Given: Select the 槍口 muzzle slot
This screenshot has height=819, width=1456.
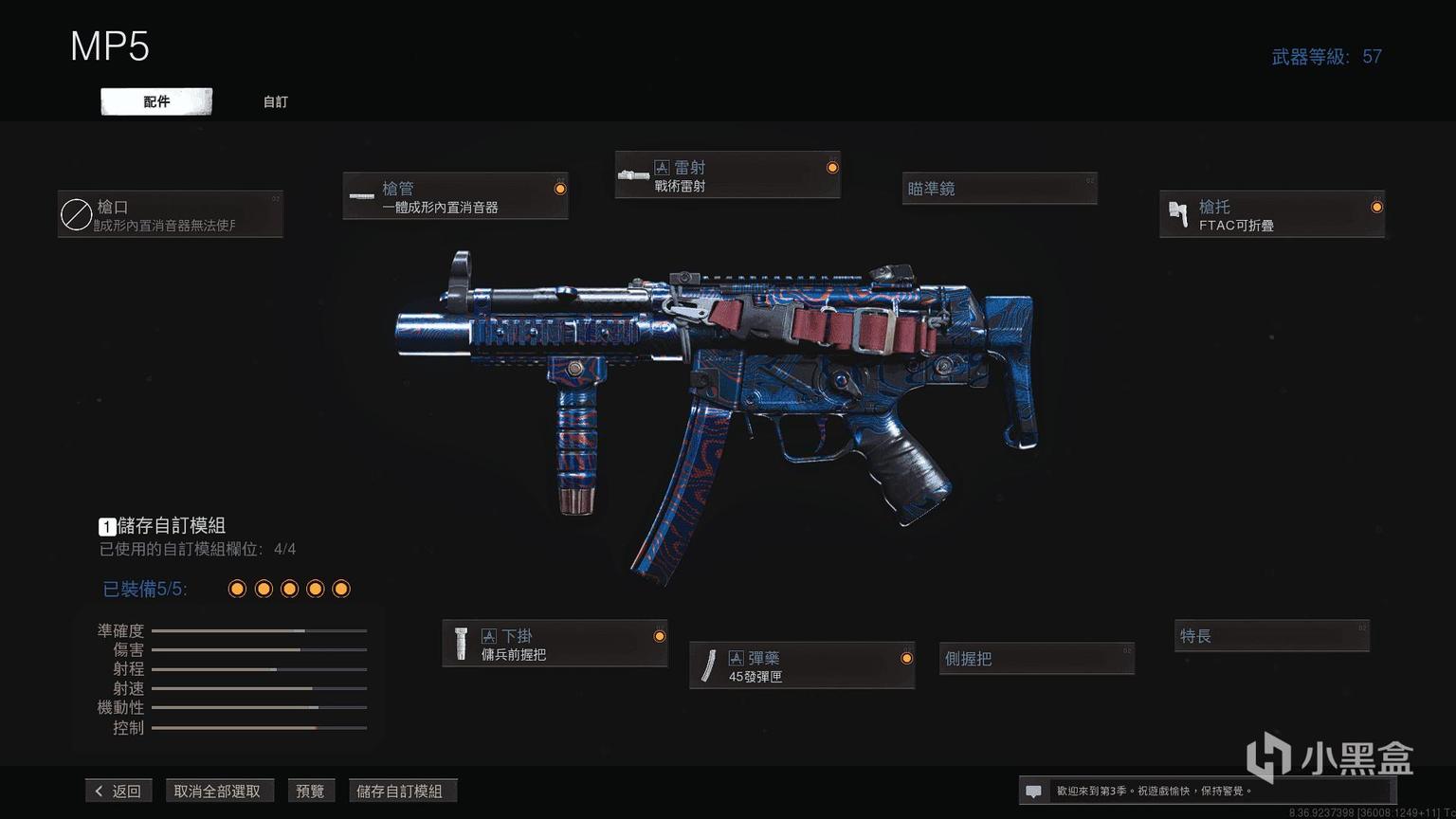Looking at the screenshot, I should click(171, 214).
